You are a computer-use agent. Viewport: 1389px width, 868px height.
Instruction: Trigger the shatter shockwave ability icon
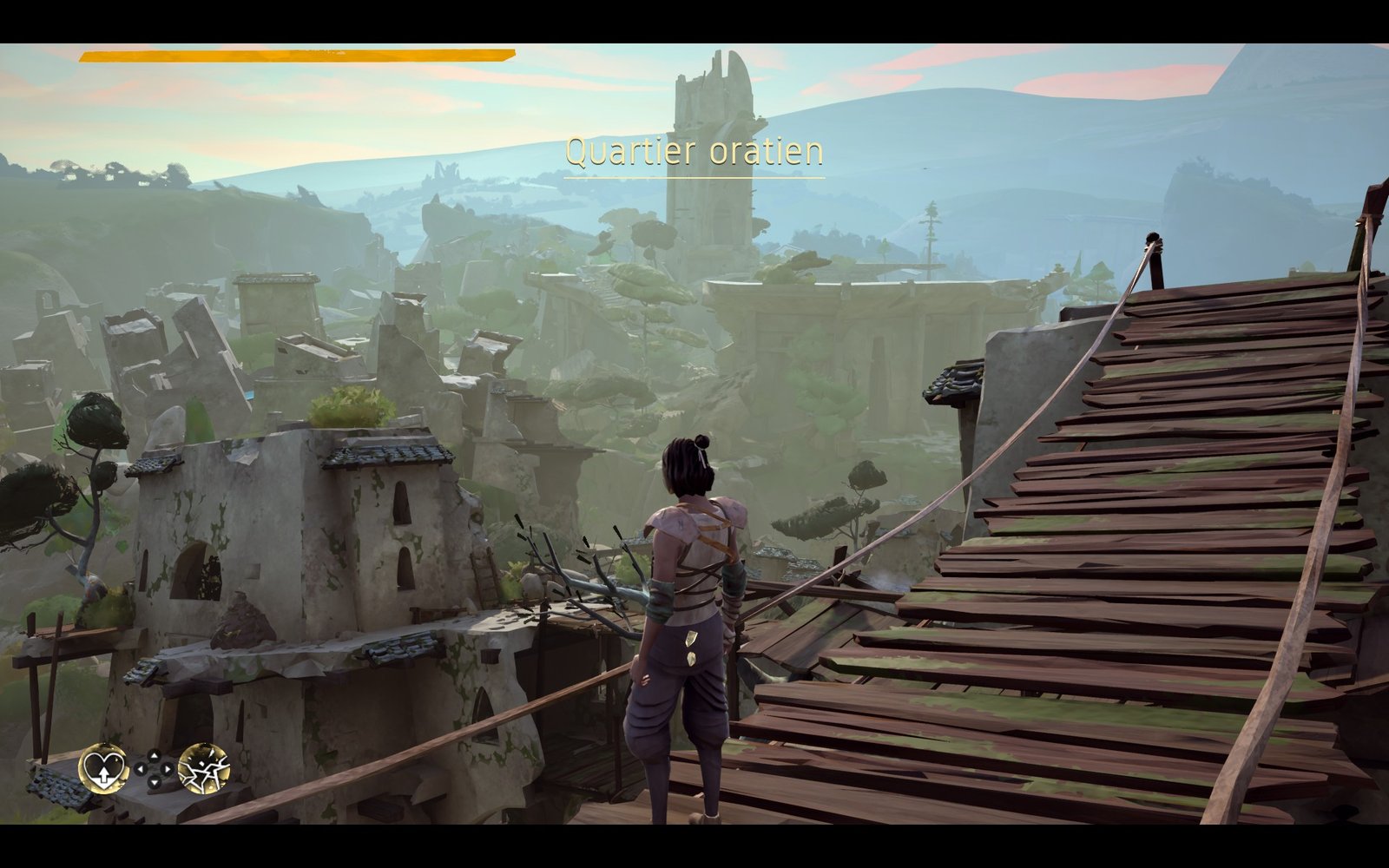pyautogui.click(x=204, y=768)
